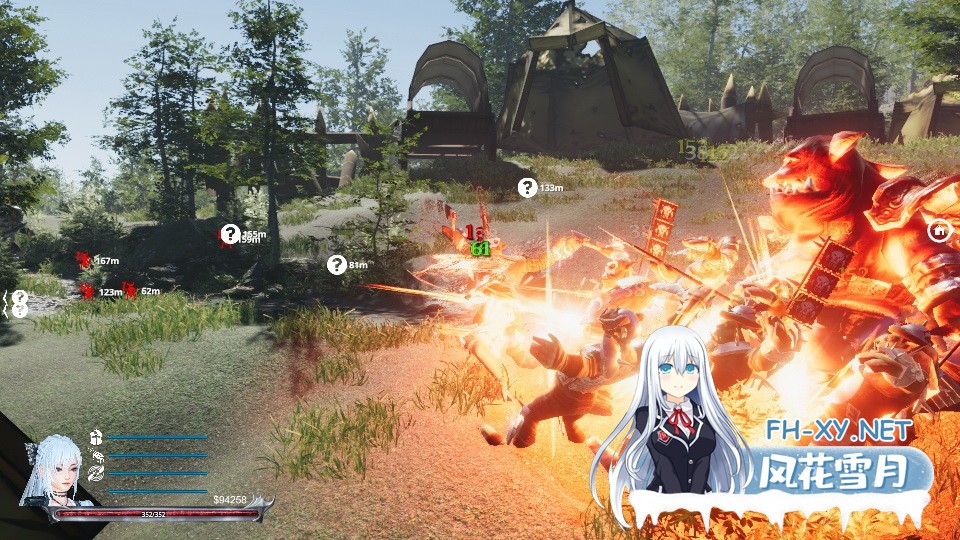Click the red enemy marker at 123m
Viewport: 960px width, 540px height.
click(88, 291)
